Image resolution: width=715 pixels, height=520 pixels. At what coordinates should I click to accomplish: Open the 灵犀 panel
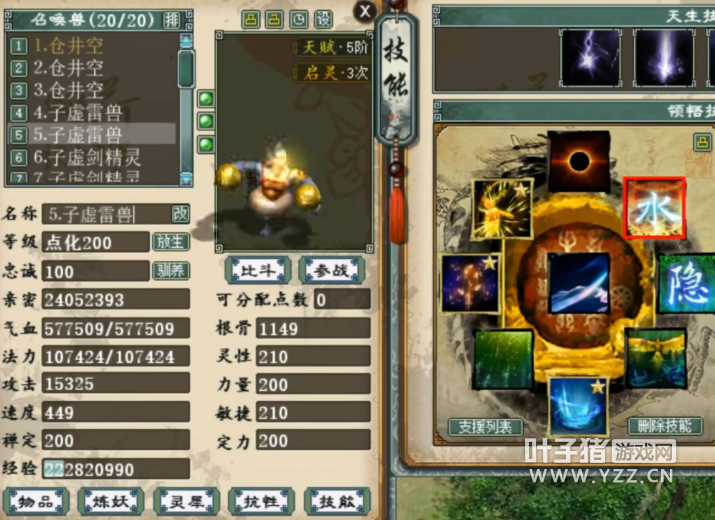pyautogui.click(x=185, y=501)
